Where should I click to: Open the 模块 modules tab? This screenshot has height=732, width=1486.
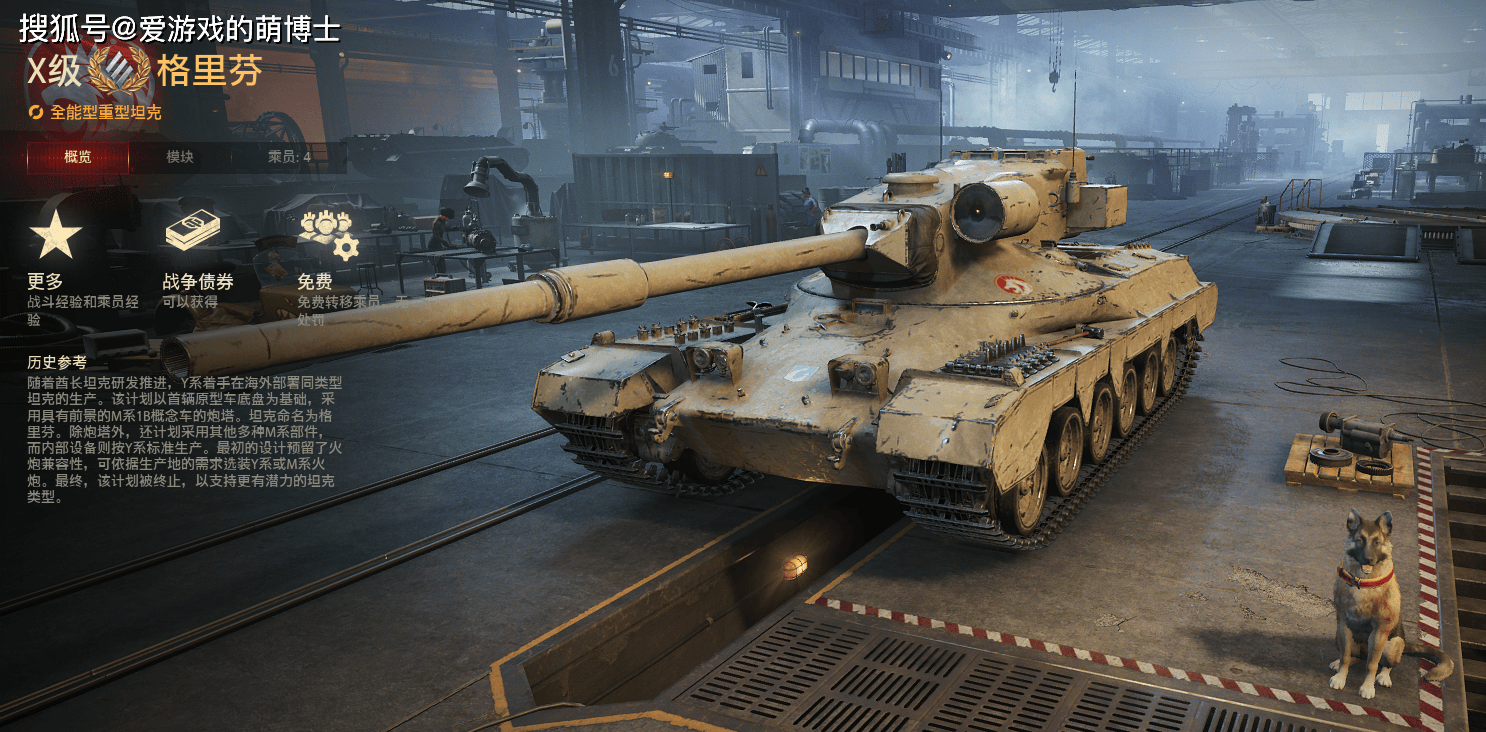[180, 157]
